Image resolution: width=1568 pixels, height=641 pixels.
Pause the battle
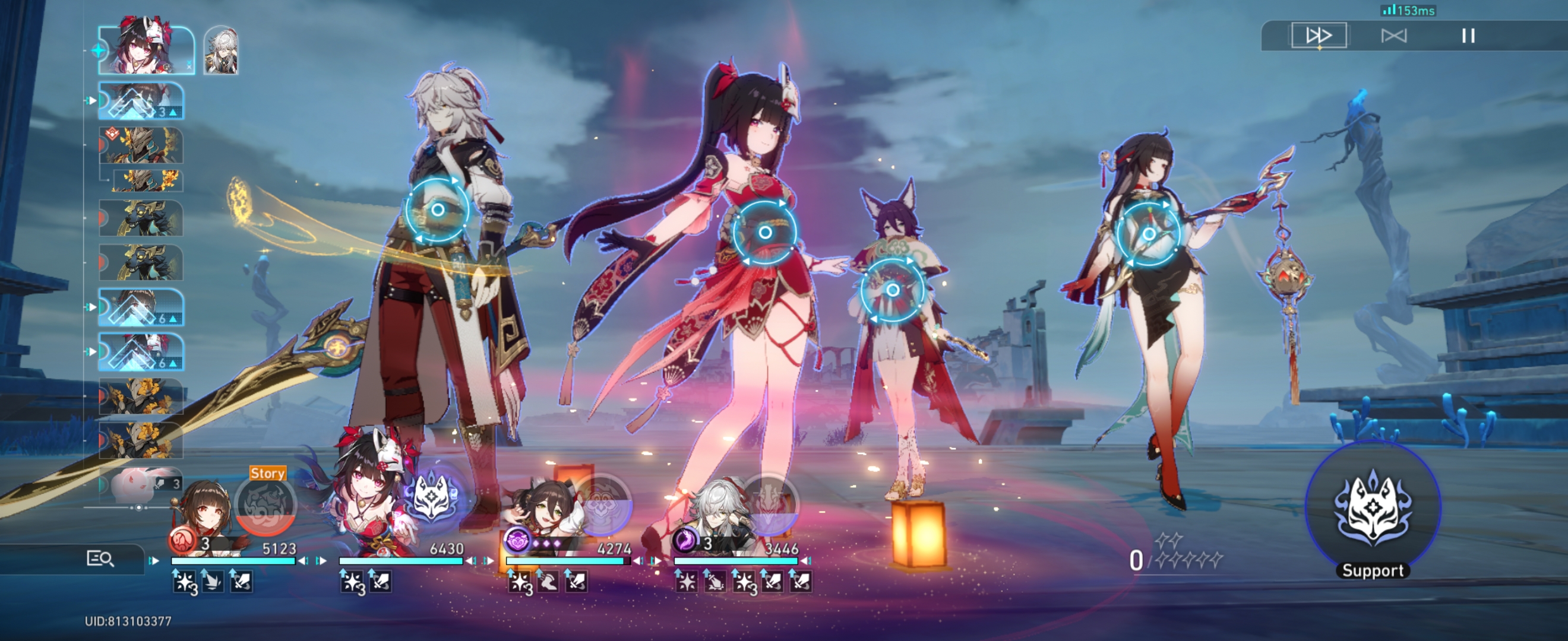pyautogui.click(x=1469, y=35)
